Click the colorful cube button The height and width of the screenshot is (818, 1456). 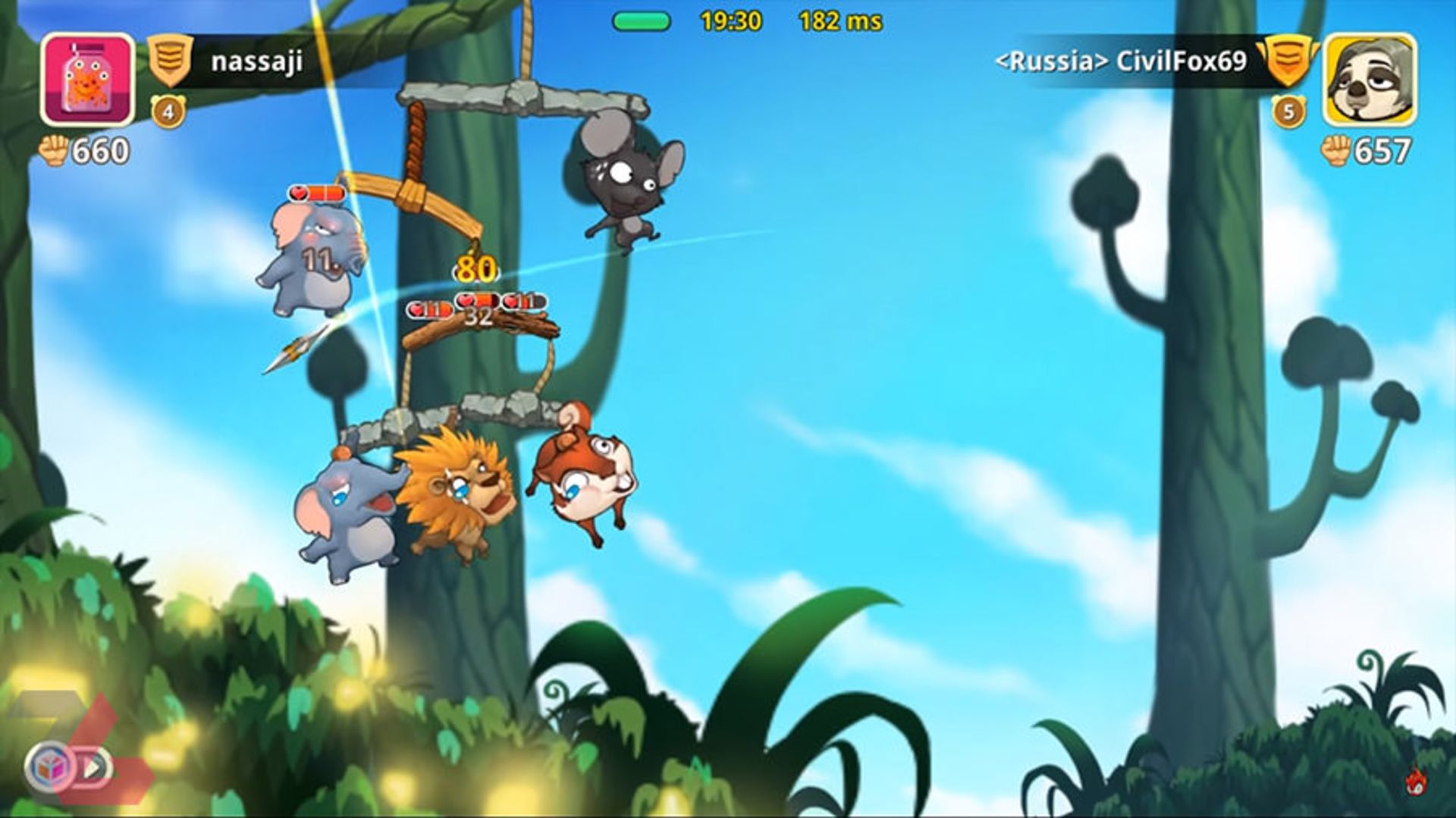(x=50, y=767)
